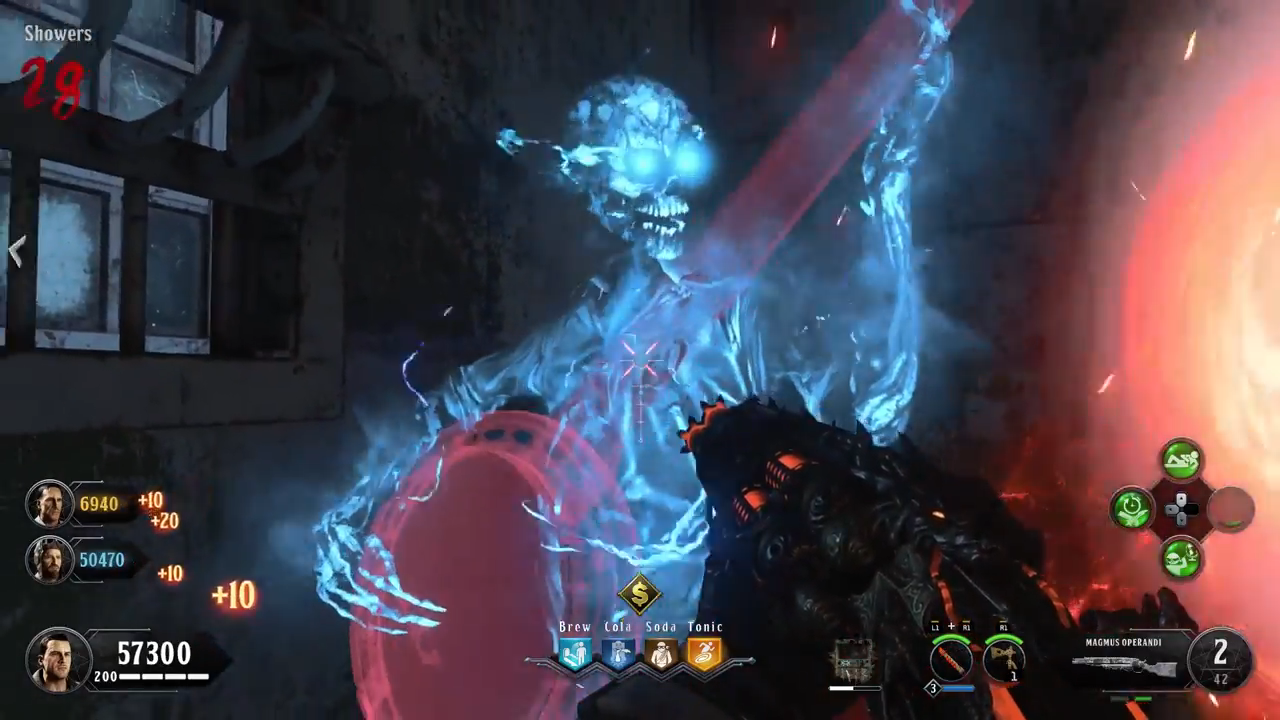Click the teammate portrait with 6940 points
Screen dimensions: 1280x720
(48, 504)
